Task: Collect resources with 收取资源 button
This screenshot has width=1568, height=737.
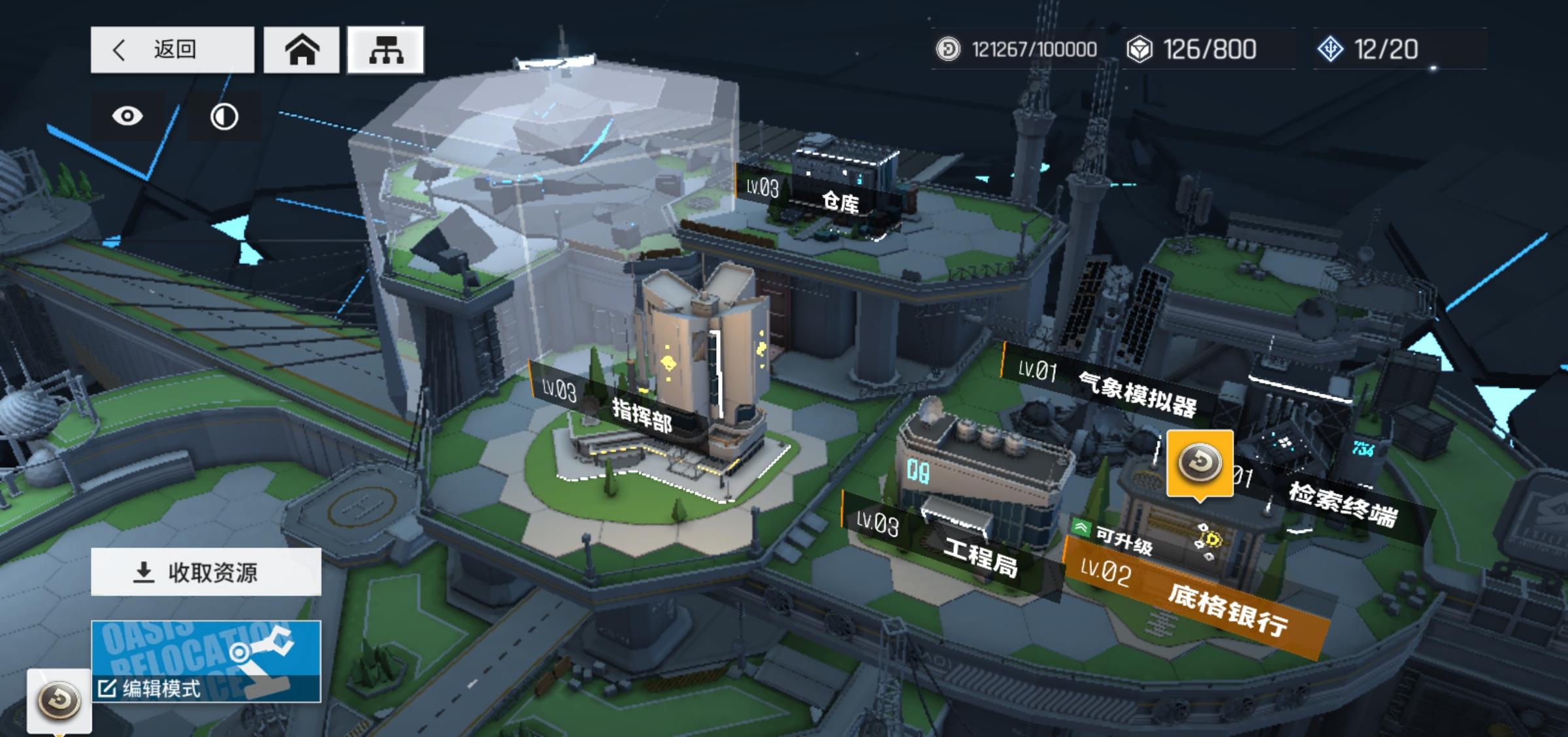Action: tap(206, 572)
